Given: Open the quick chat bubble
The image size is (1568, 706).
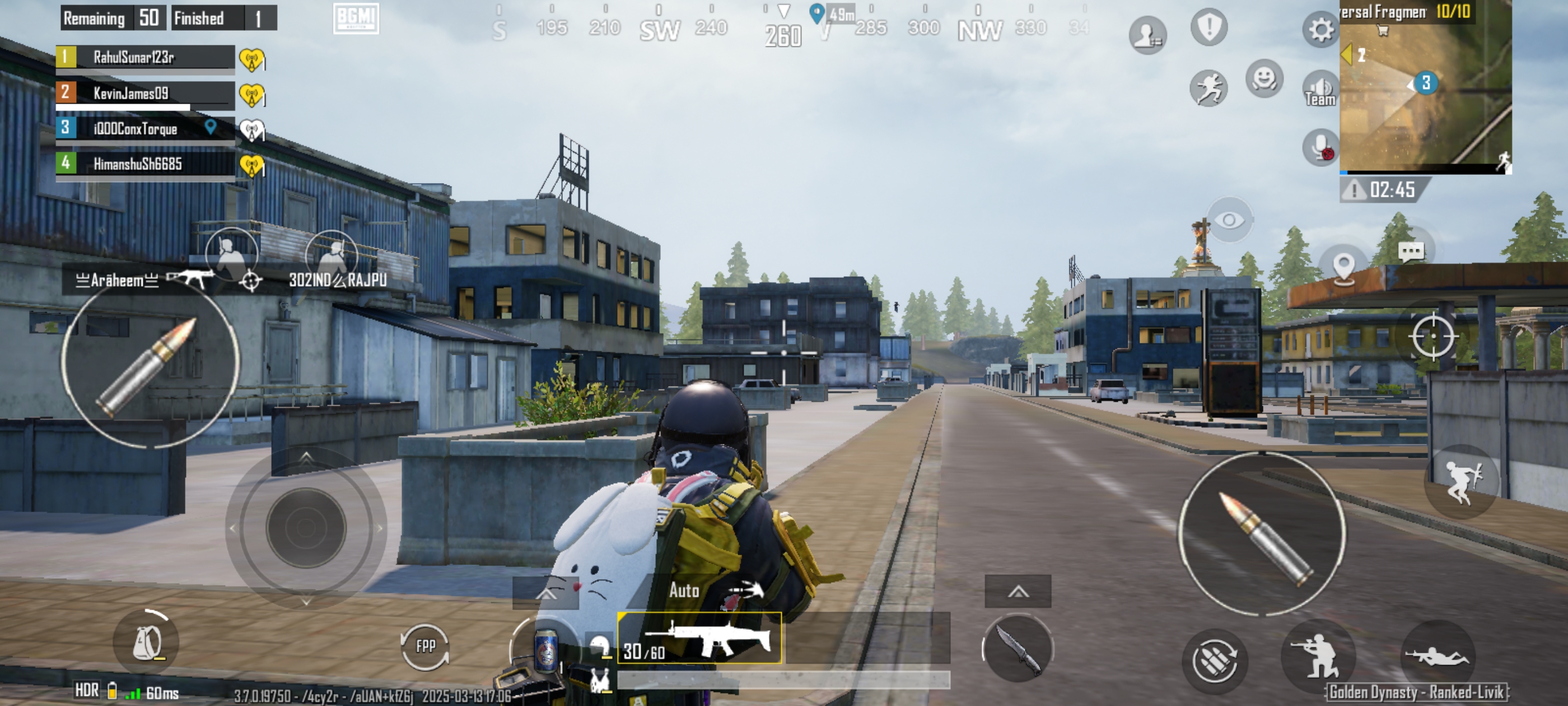Looking at the screenshot, I should coord(1410,250).
